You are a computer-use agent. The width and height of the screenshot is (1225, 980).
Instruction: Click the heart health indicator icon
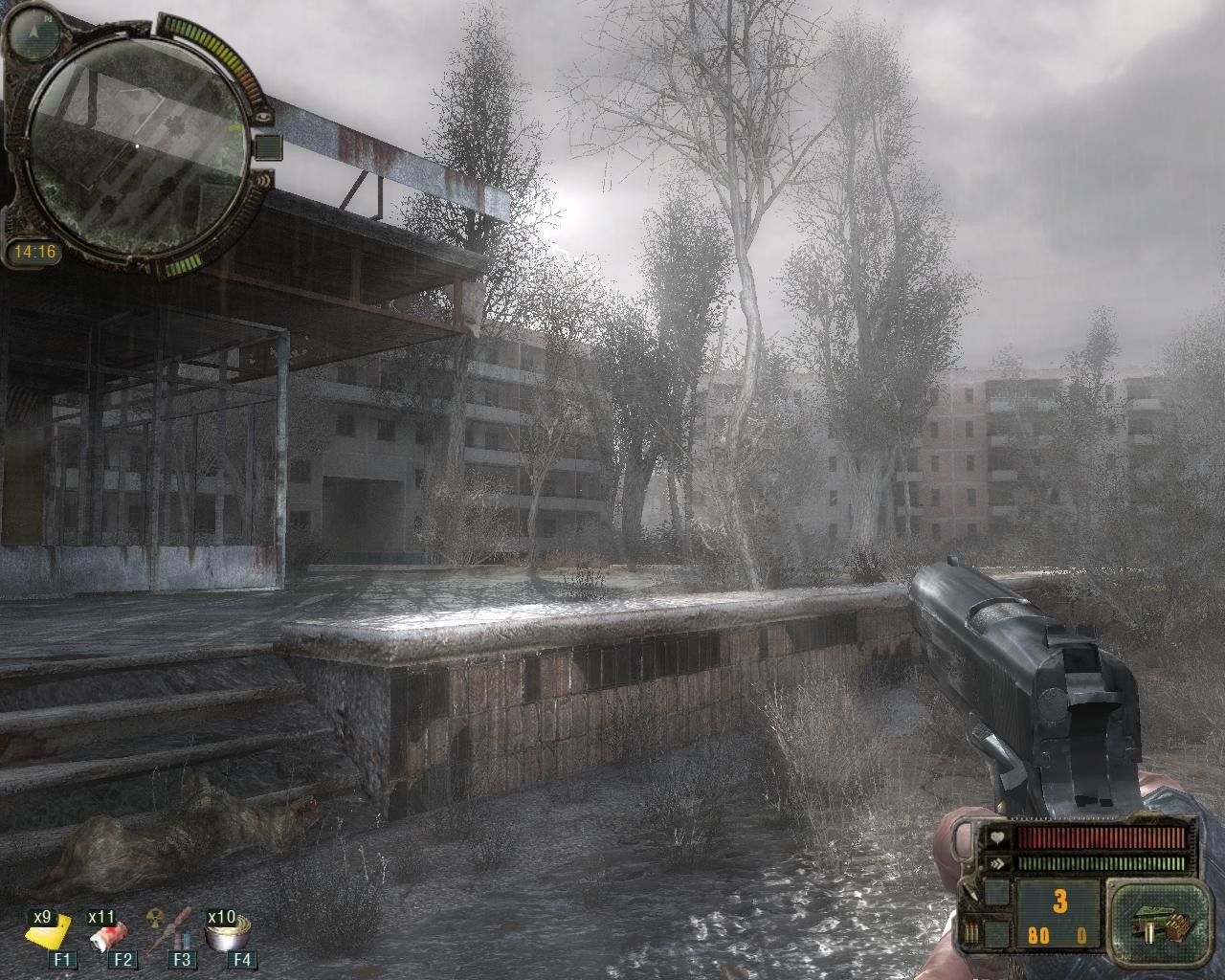[x=995, y=838]
